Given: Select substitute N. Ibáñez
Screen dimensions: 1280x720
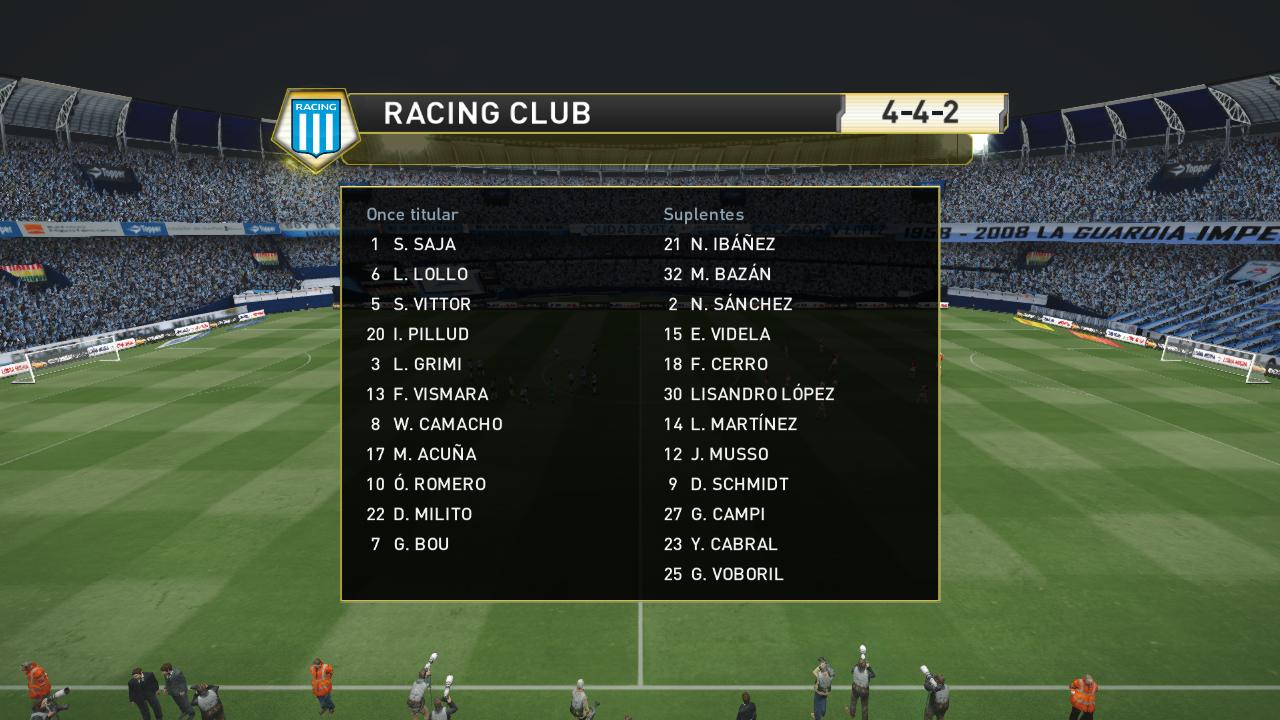Looking at the screenshot, I should [732, 244].
